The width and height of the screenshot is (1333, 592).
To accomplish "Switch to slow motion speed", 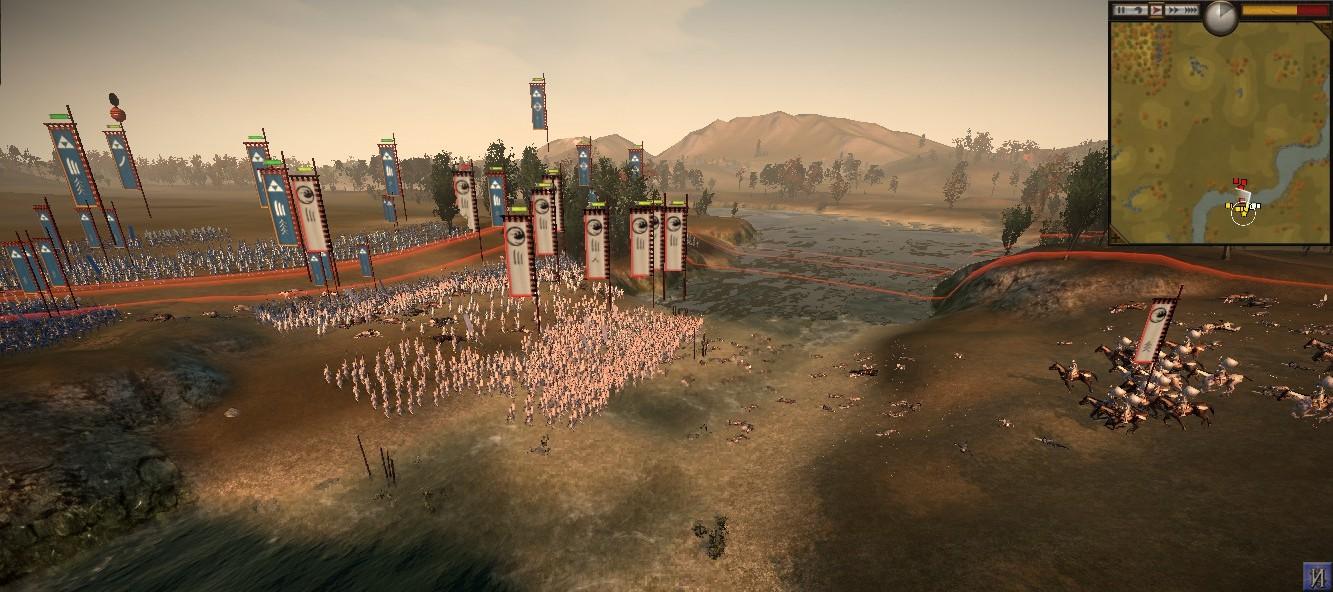I will (x=1139, y=10).
